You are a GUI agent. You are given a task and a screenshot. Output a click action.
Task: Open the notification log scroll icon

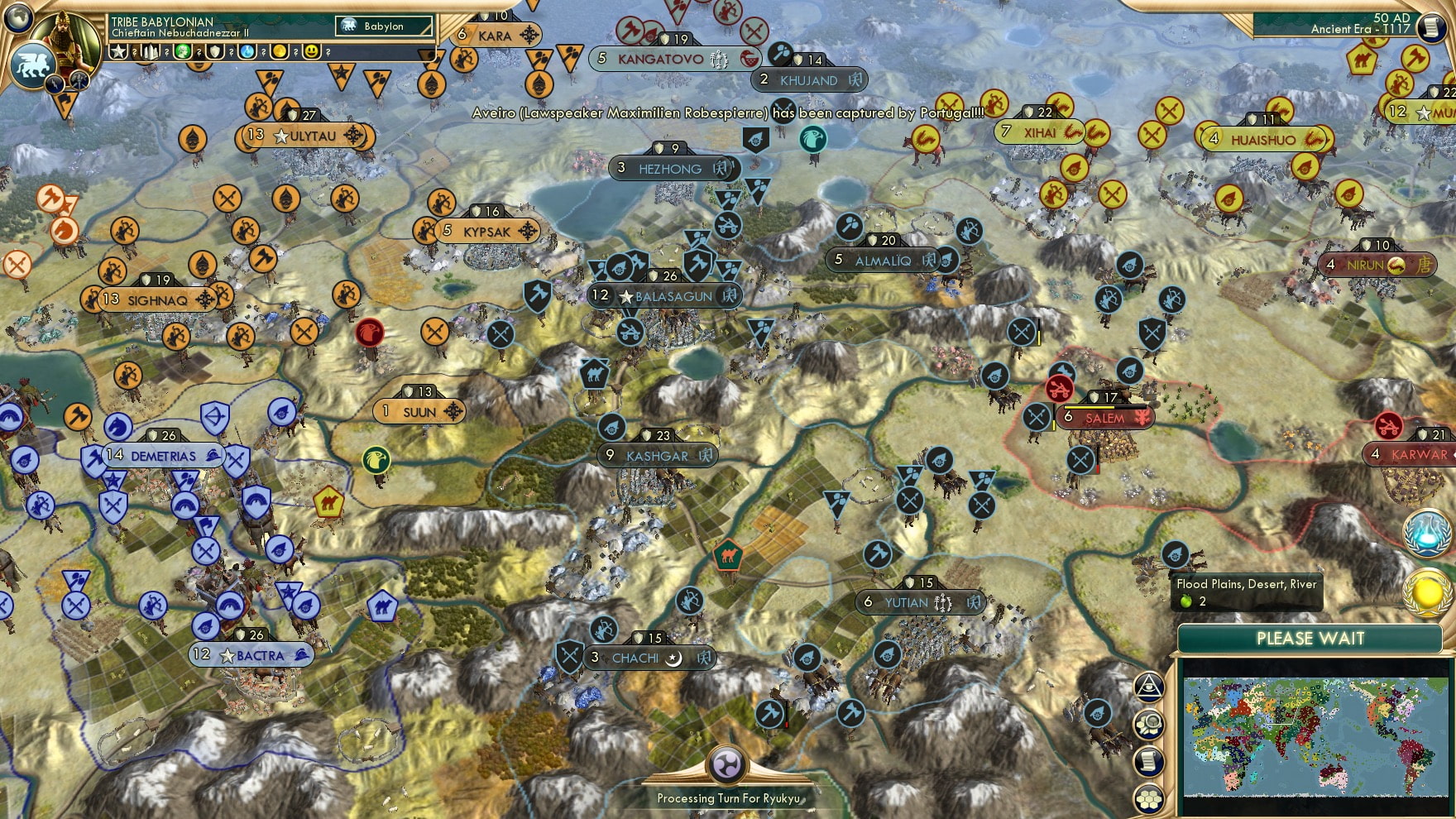1150,759
